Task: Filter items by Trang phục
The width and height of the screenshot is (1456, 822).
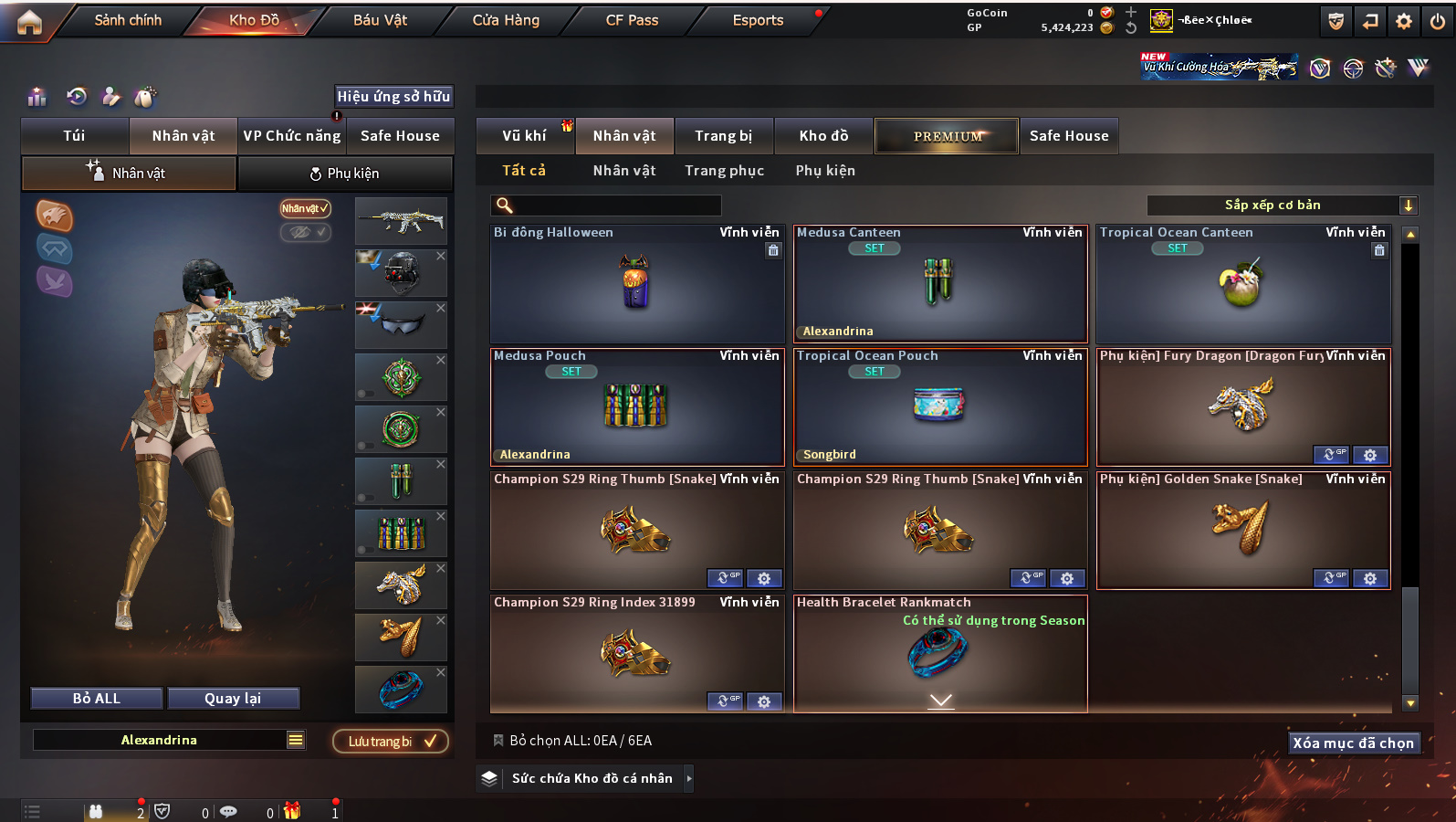Action: coord(725,171)
